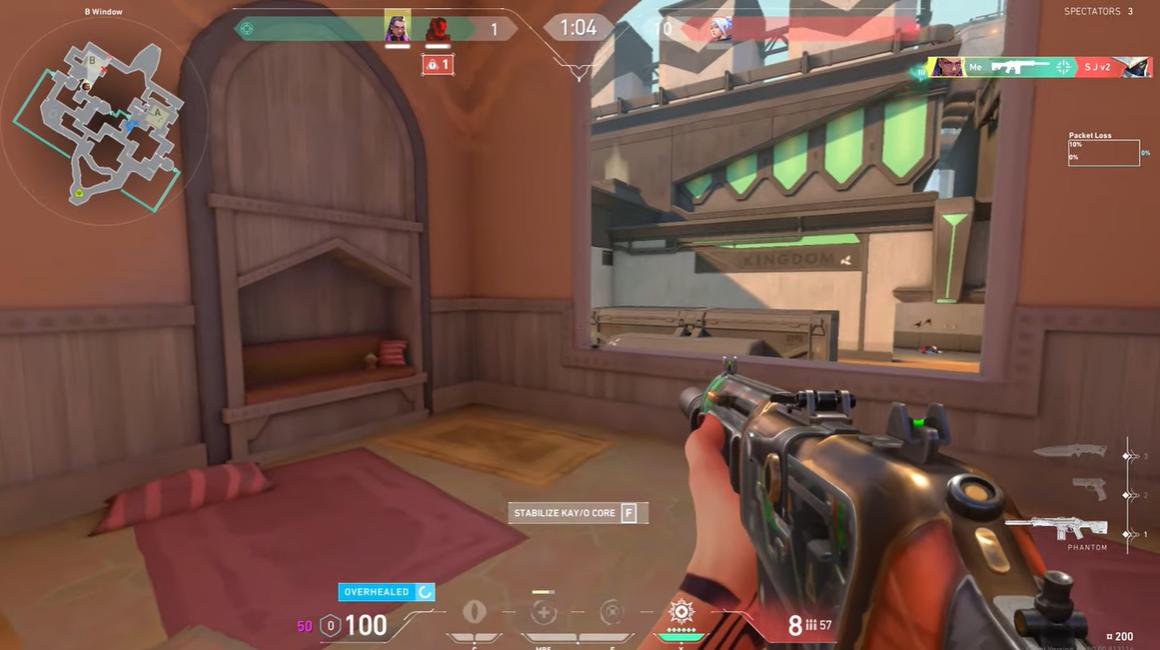Click the kill feed entry for S J v2

coord(1040,67)
